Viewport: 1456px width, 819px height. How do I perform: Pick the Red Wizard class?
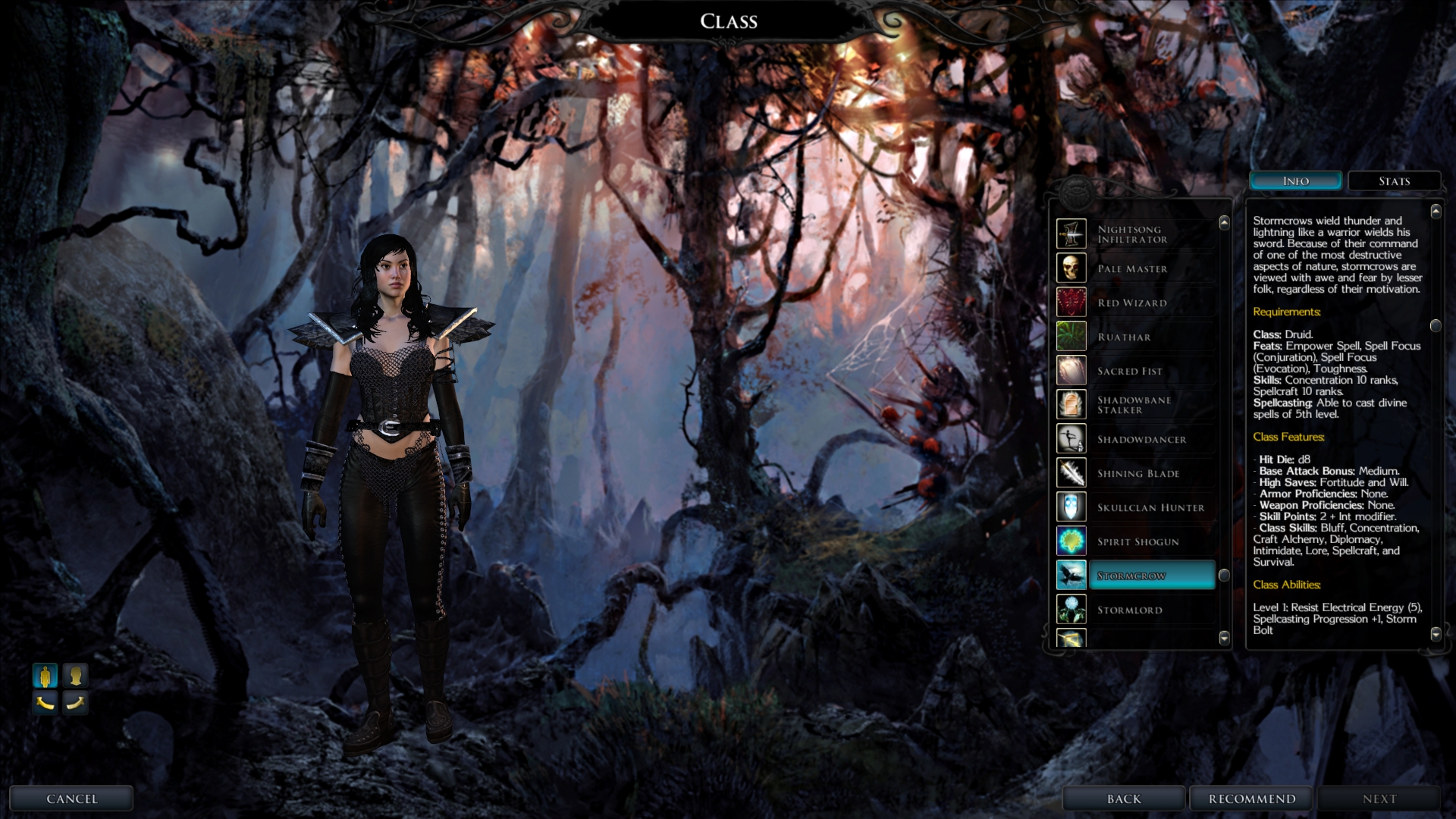[1133, 303]
